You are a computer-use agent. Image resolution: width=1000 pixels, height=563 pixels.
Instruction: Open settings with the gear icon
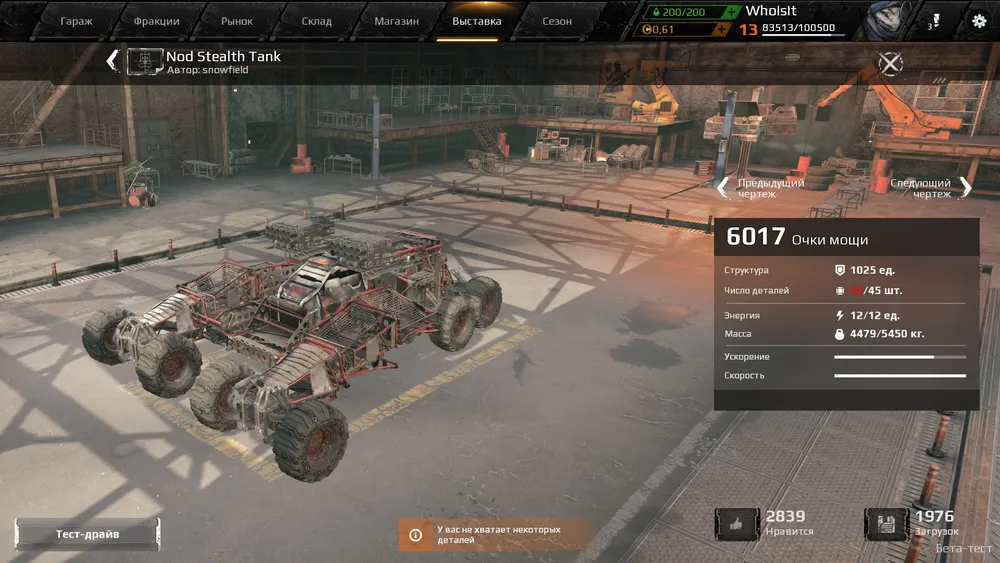click(x=979, y=20)
